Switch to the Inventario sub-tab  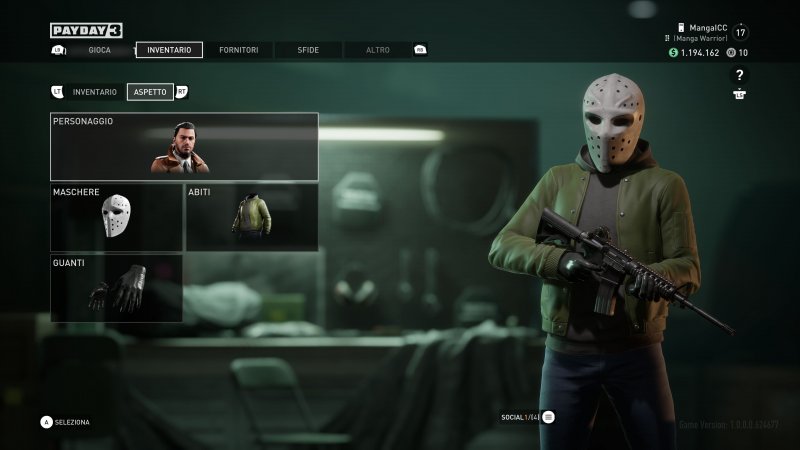pyautogui.click(x=95, y=92)
